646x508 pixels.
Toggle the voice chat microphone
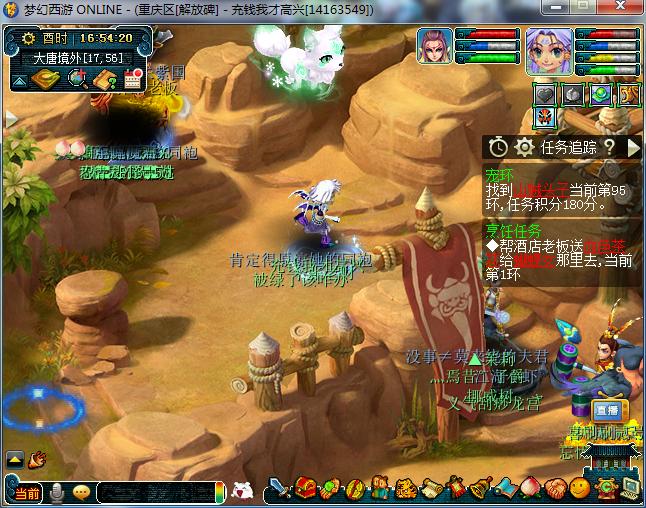[x=57, y=492]
